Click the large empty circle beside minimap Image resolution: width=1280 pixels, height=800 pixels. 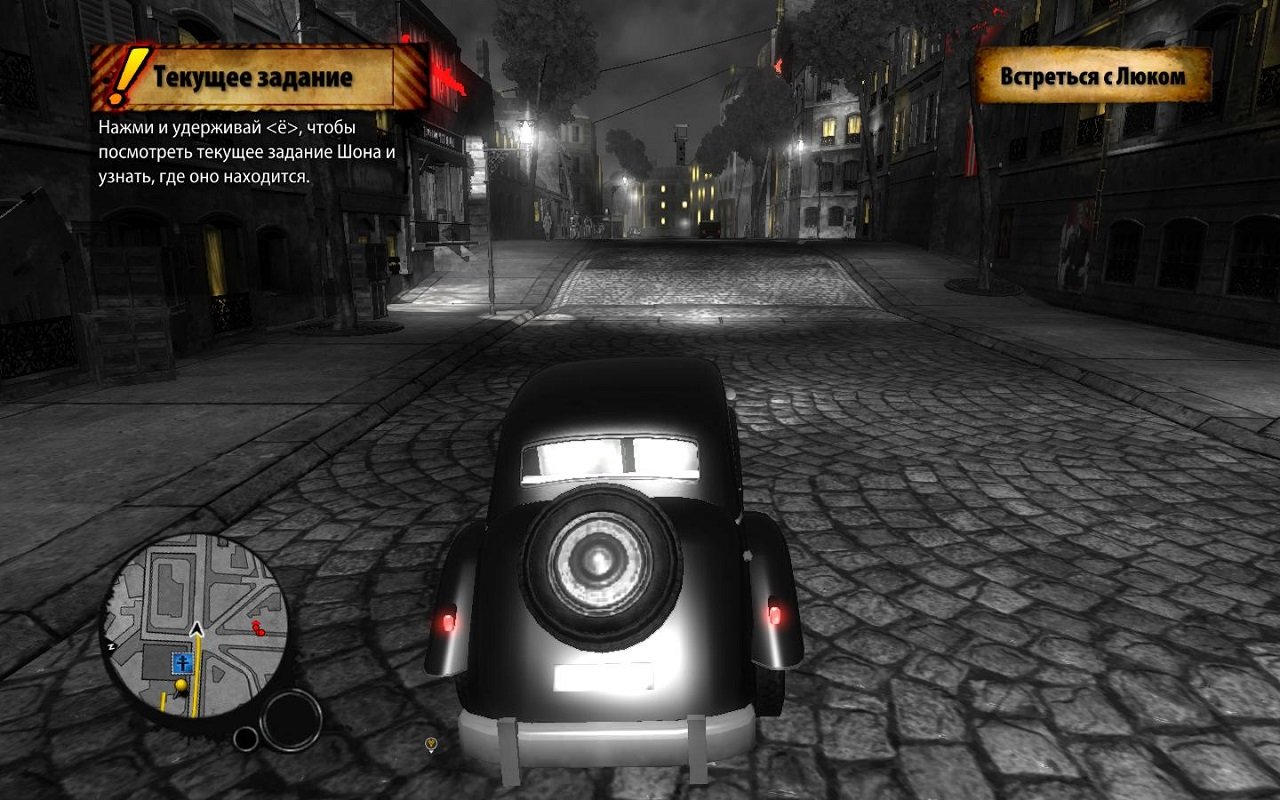click(x=291, y=720)
